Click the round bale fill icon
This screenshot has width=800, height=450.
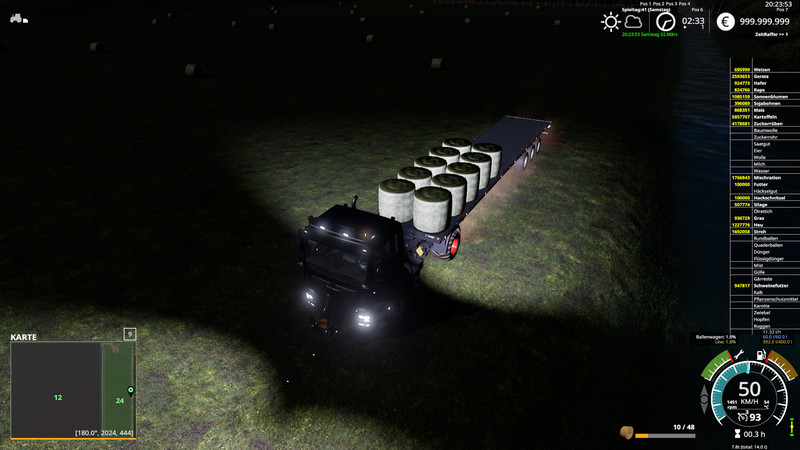(x=626, y=433)
